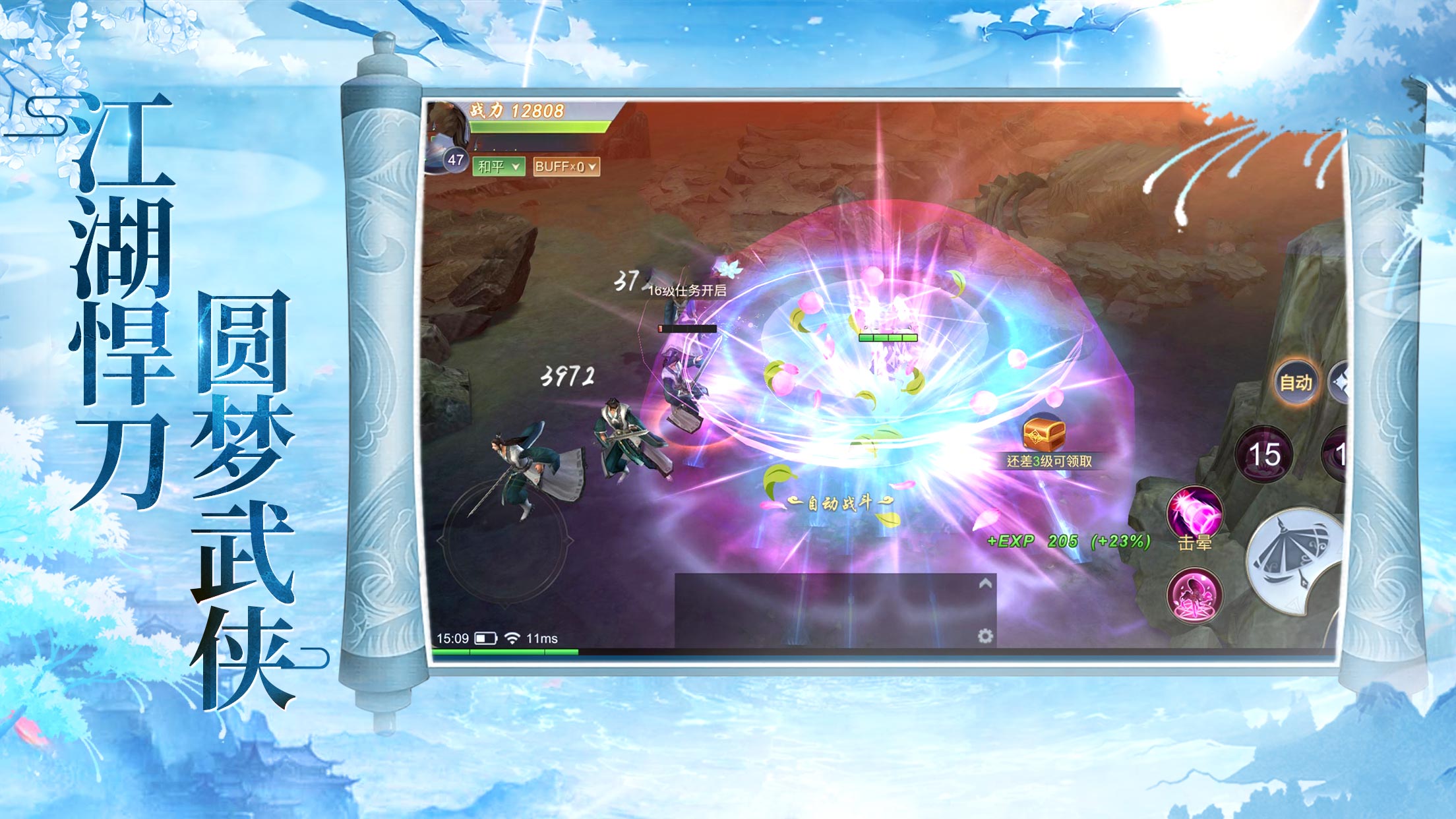Image resolution: width=1456 pixels, height=819 pixels.
Task: Click the virtual joystick circle
Action: (x=506, y=542)
